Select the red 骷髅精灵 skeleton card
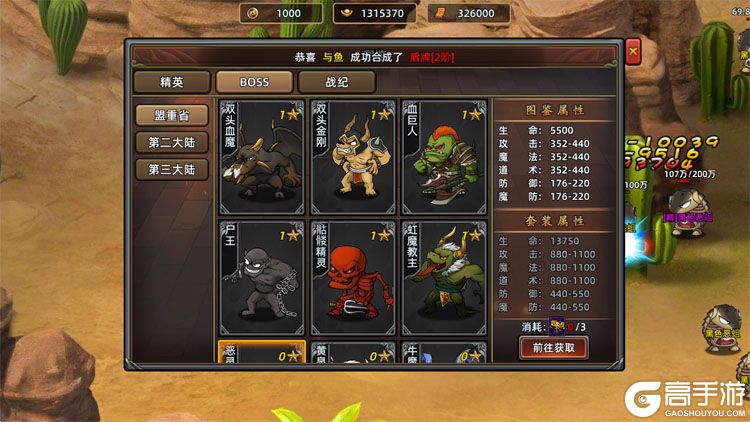The height and width of the screenshot is (422, 750). pos(352,277)
